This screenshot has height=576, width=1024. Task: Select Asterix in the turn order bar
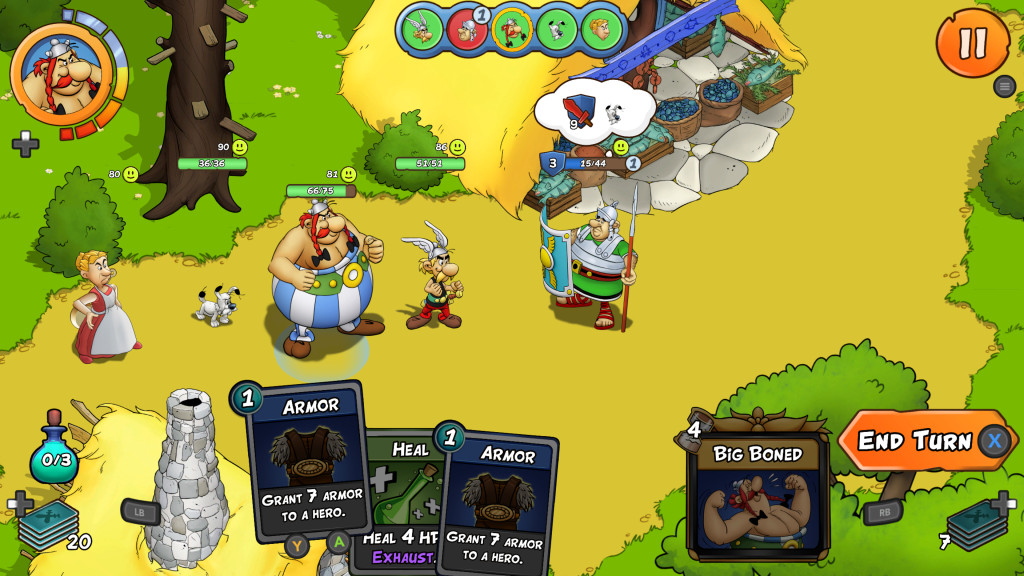424,29
